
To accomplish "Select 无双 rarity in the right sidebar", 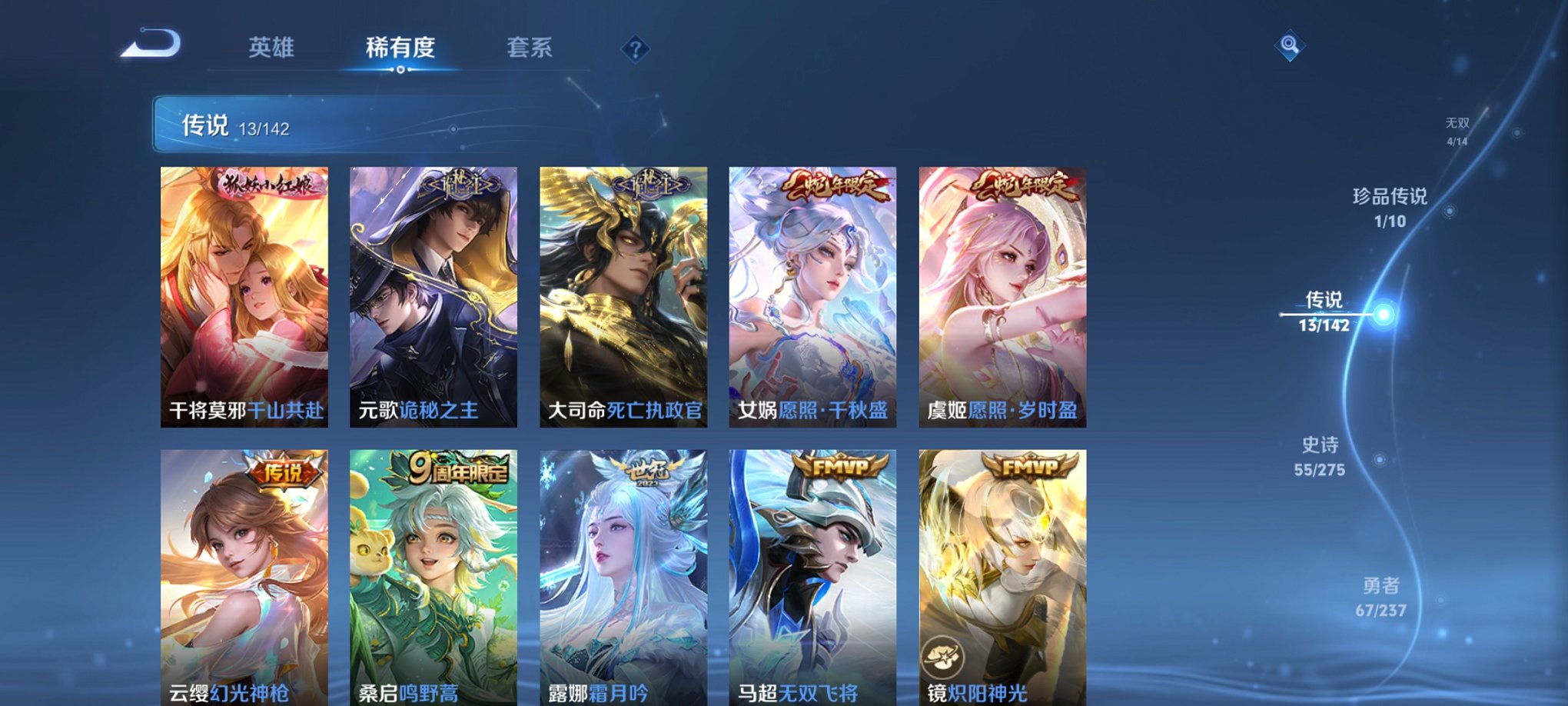I will [x=1457, y=129].
